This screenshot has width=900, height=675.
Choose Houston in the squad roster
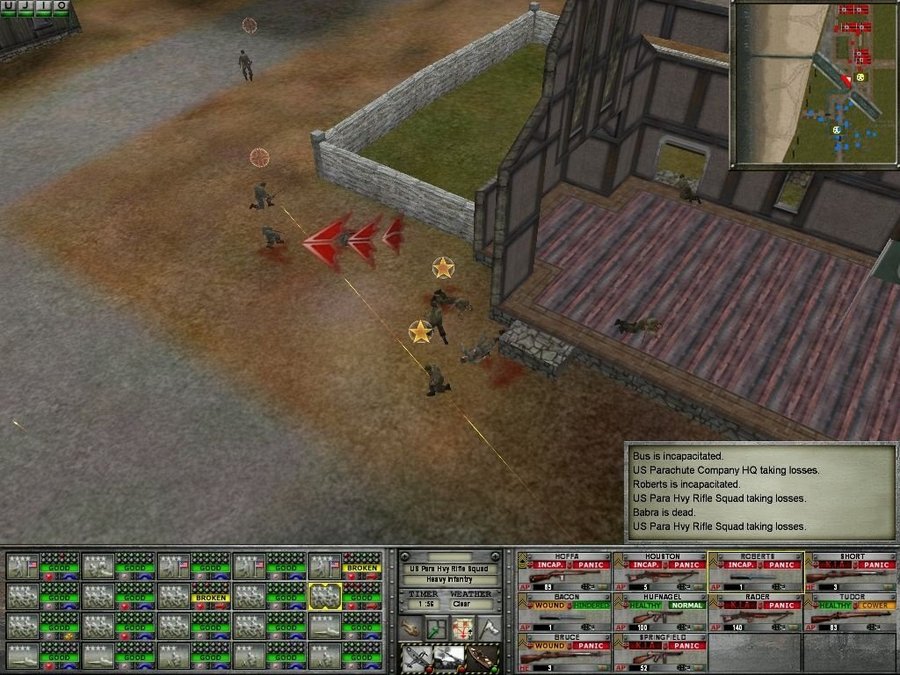point(659,571)
